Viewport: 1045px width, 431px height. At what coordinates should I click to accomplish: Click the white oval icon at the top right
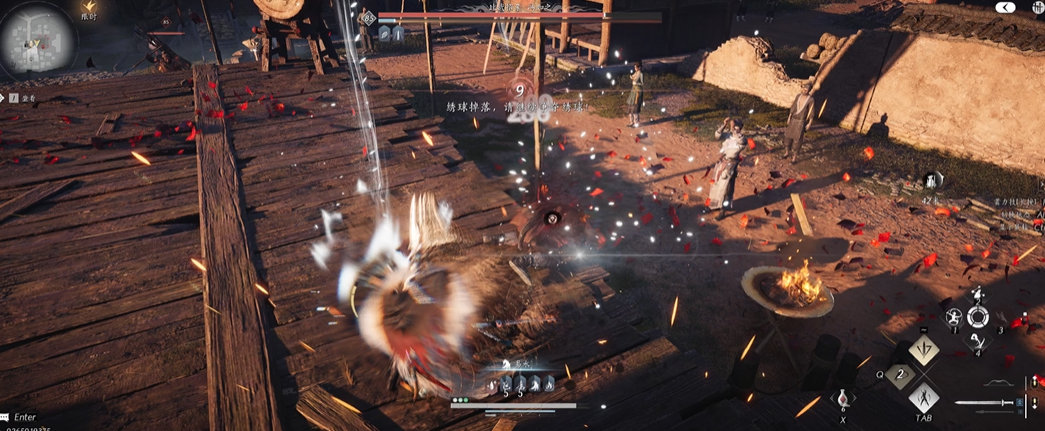tap(1005, 7)
